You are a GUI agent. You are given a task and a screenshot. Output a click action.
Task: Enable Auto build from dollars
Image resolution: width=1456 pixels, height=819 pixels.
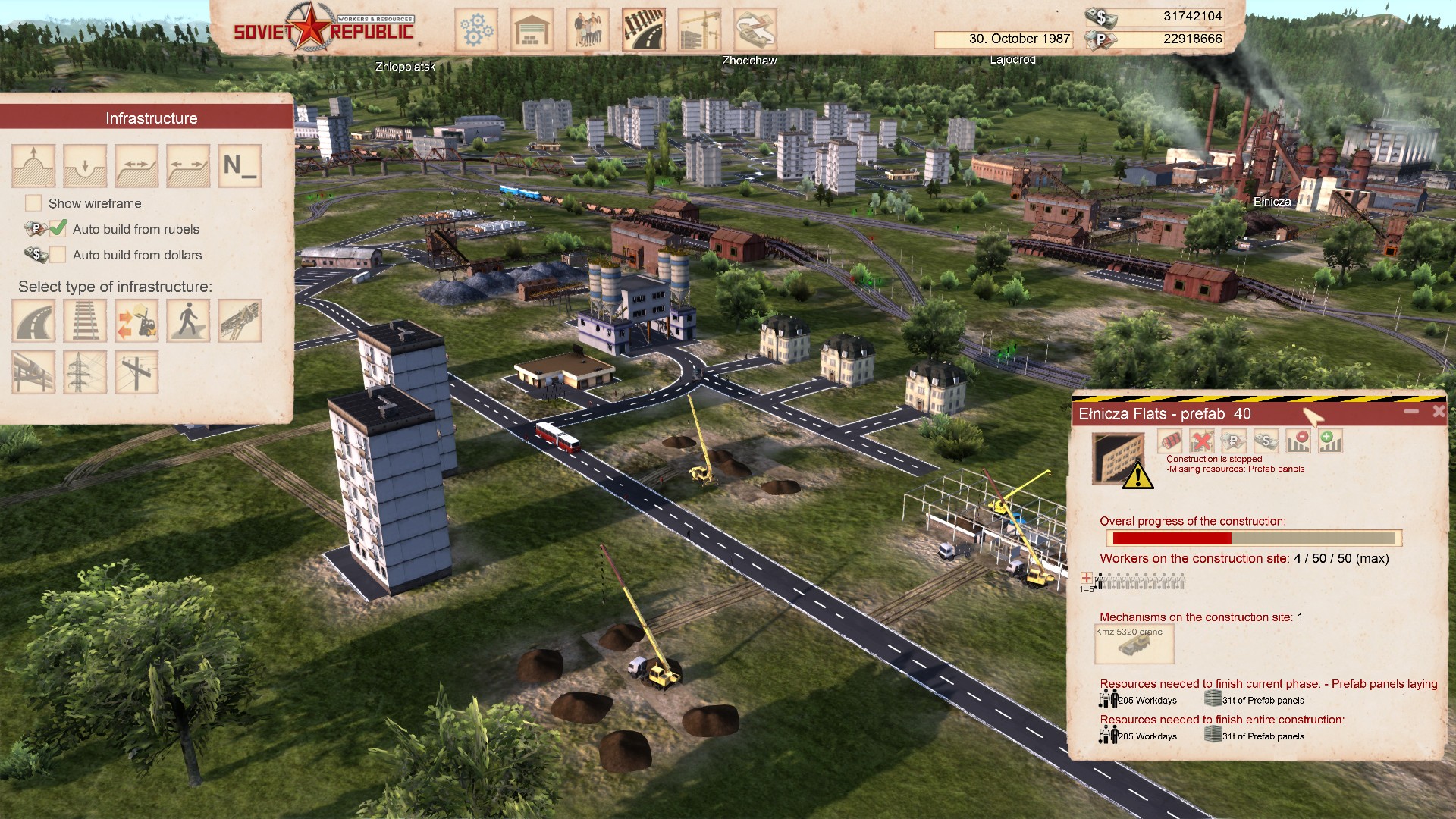coord(58,255)
